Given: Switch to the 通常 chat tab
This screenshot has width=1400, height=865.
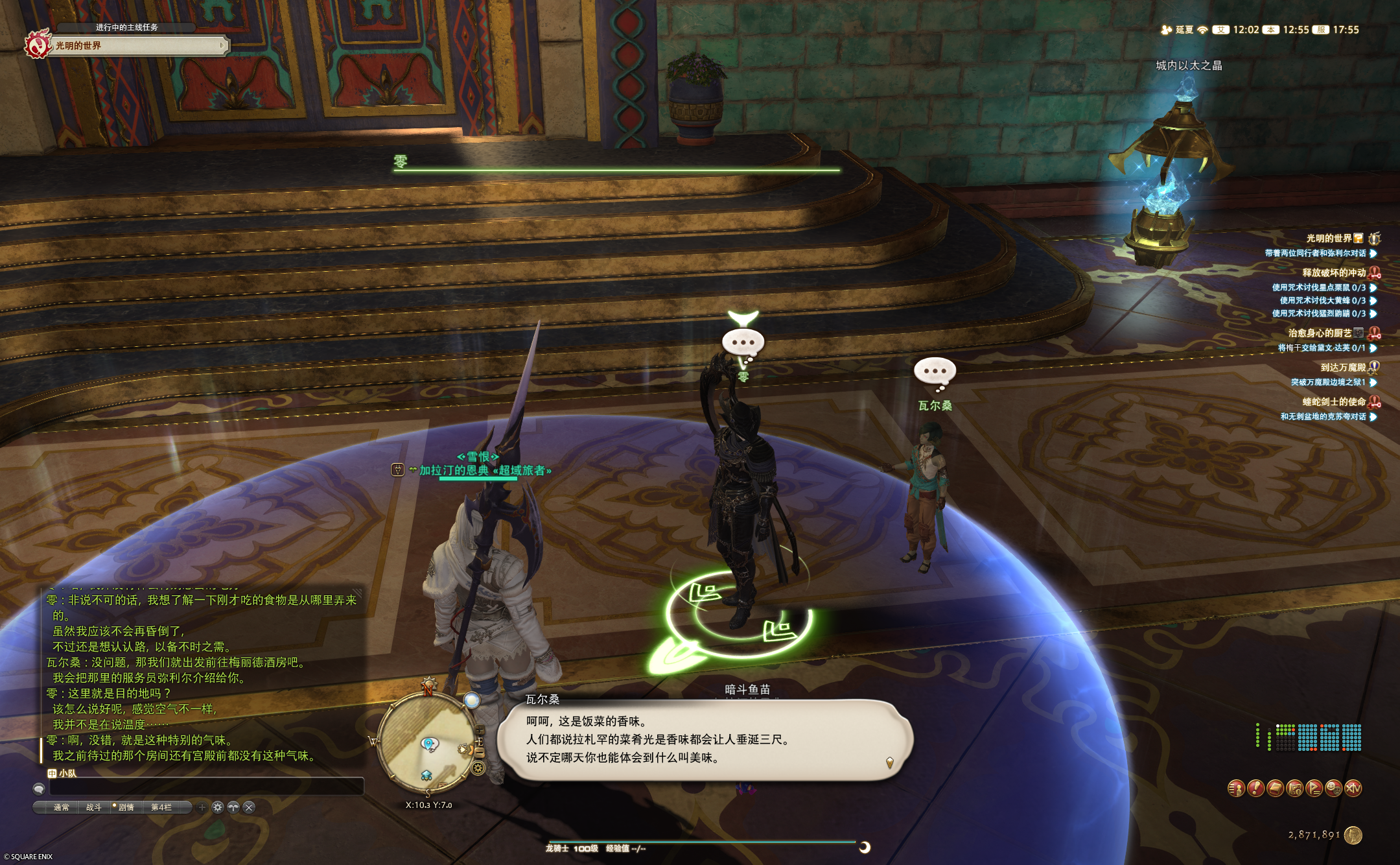Looking at the screenshot, I should [x=62, y=807].
